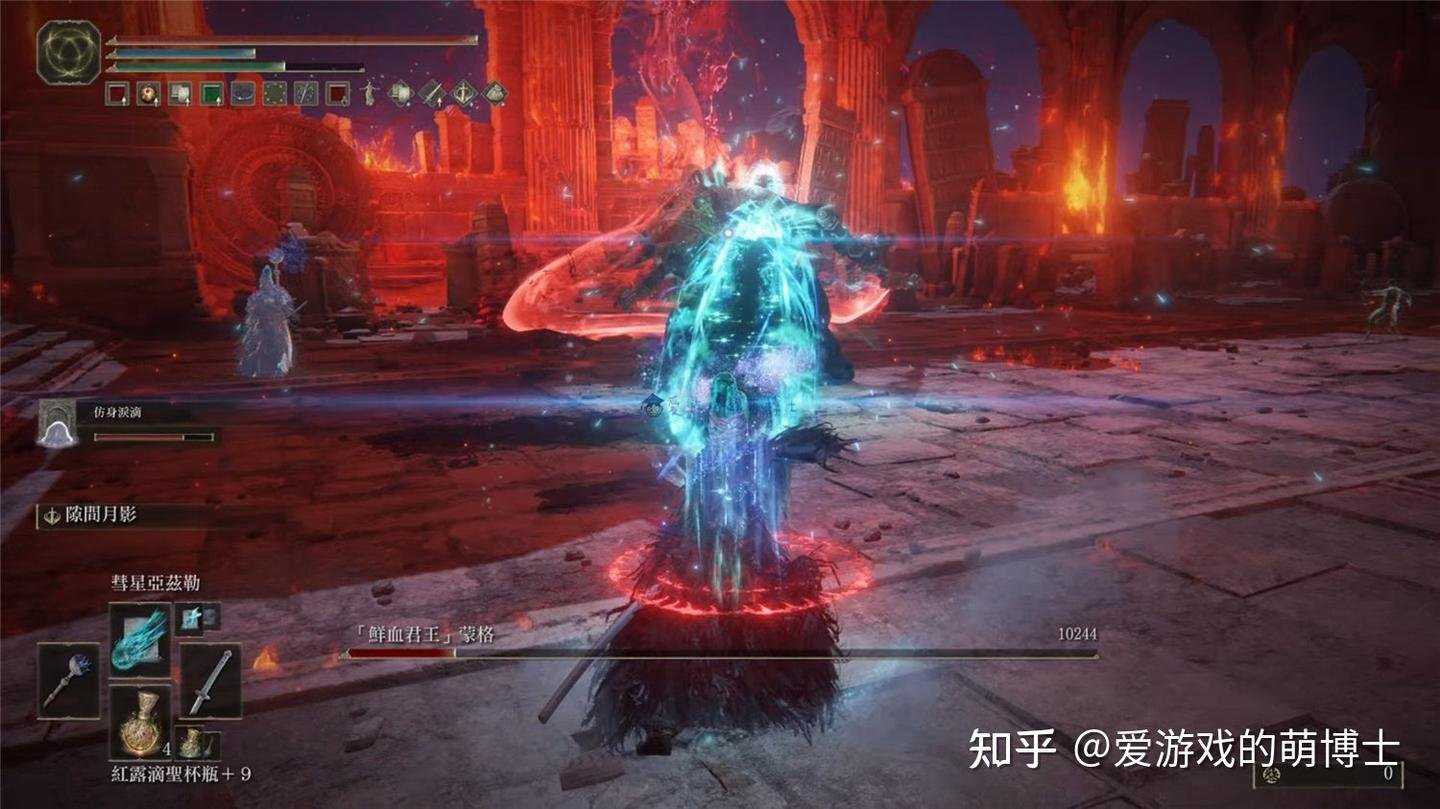Screen dimensions: 1440x809
Task: Click the small blue spell slot icon above the katana
Action: (191, 618)
